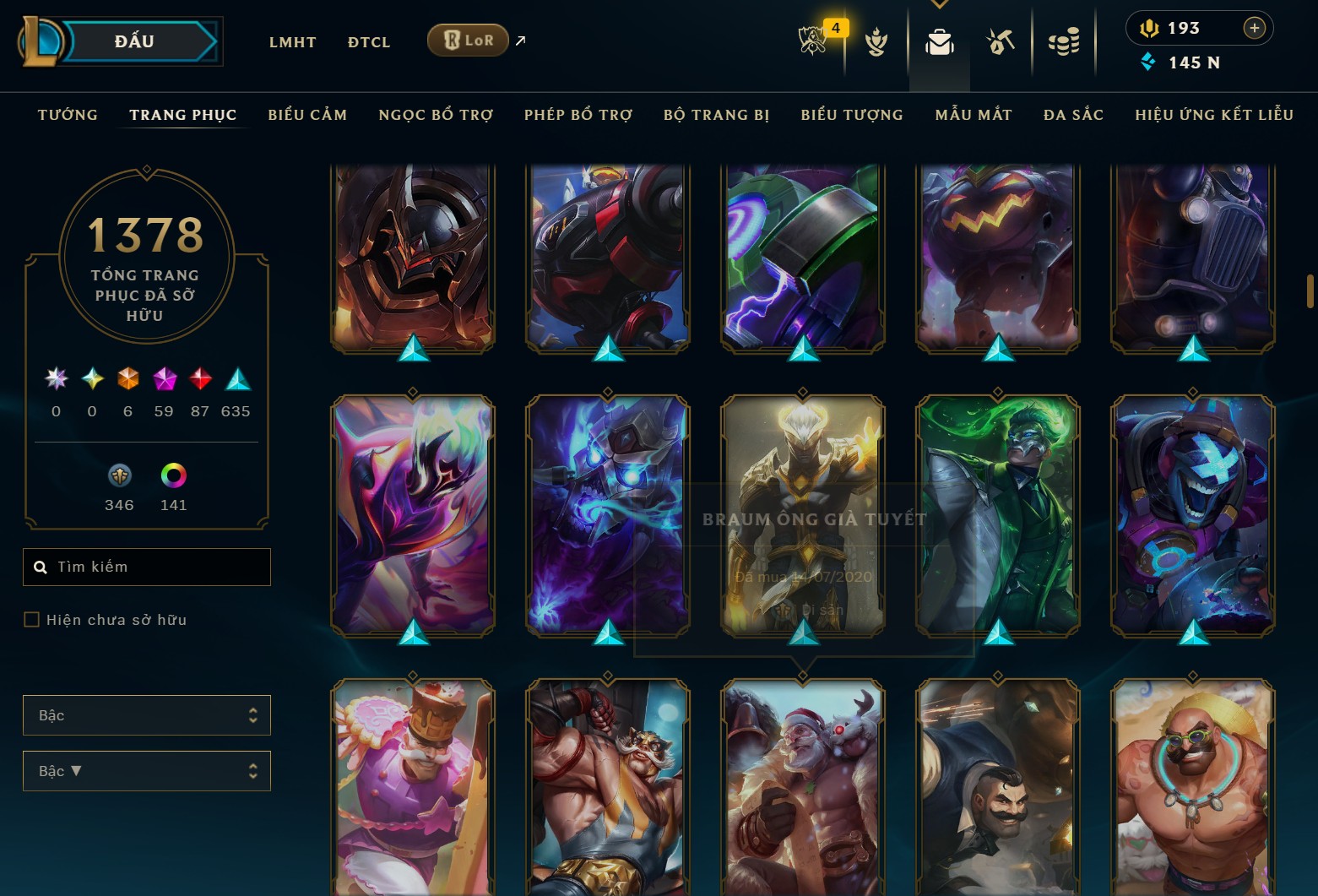1318x896 pixels.
Task: Open the loot bag inventory icon
Action: coord(940,40)
